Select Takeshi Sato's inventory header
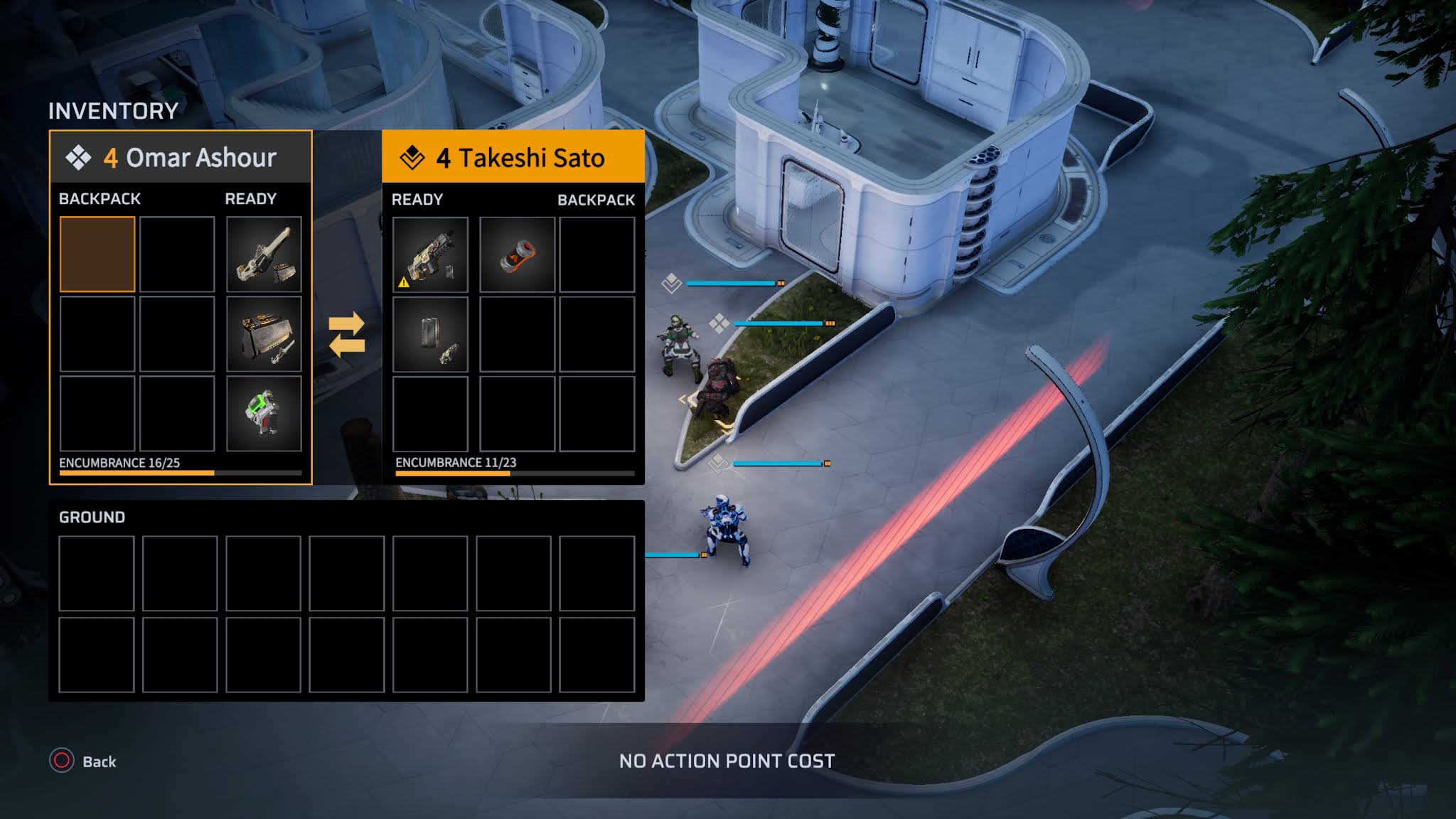1456x819 pixels. tap(513, 157)
